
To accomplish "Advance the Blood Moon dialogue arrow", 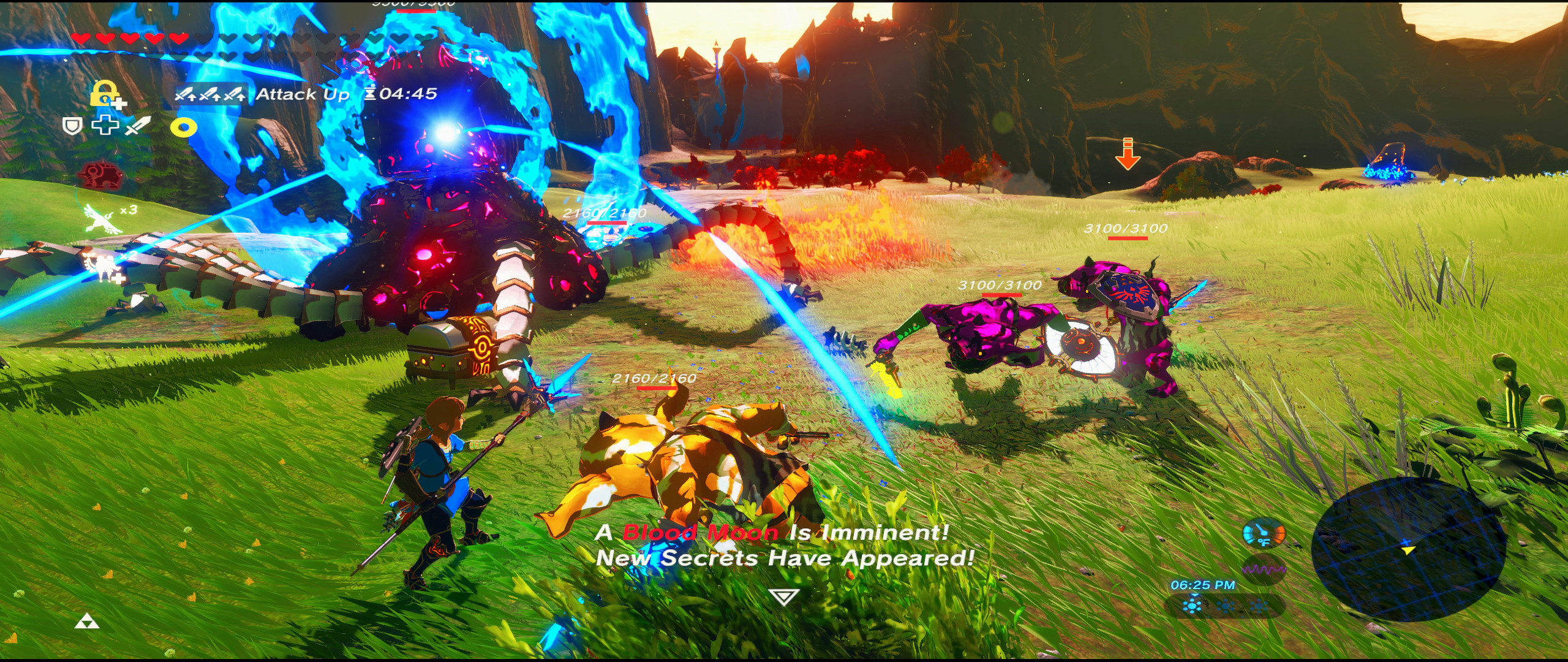I will tap(783, 596).
